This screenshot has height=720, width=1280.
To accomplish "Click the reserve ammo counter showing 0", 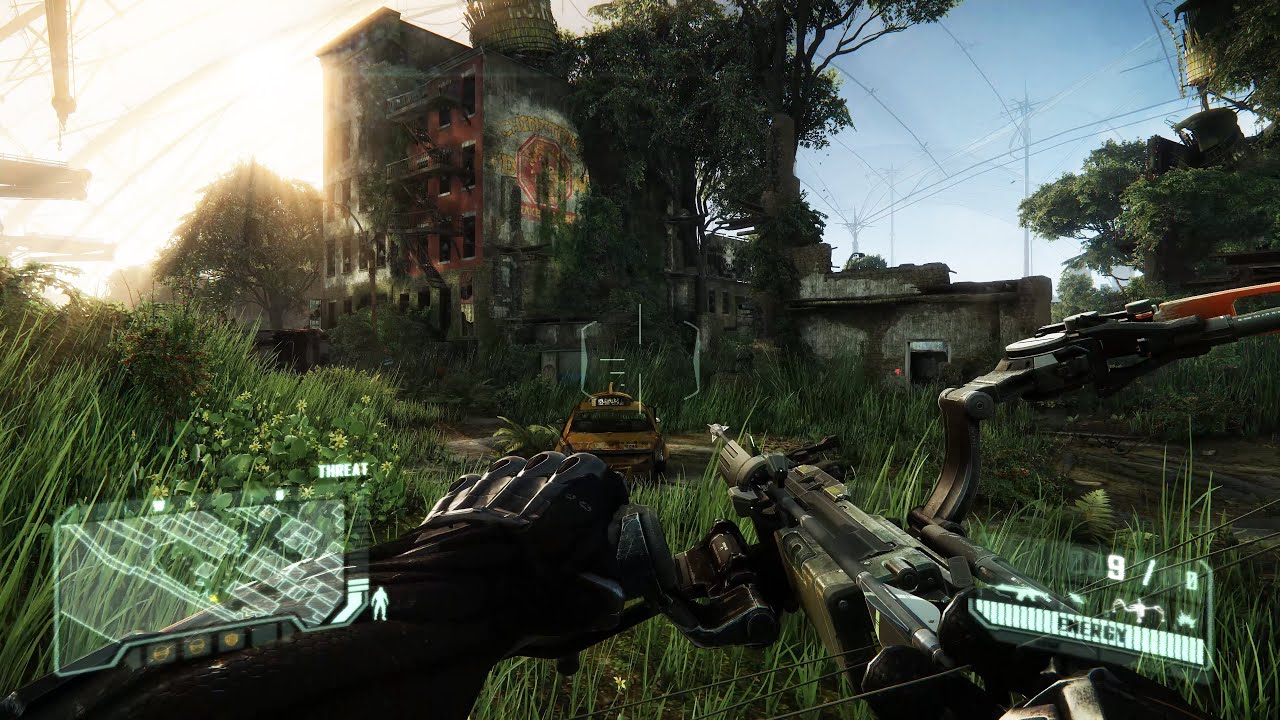I will (x=1192, y=577).
